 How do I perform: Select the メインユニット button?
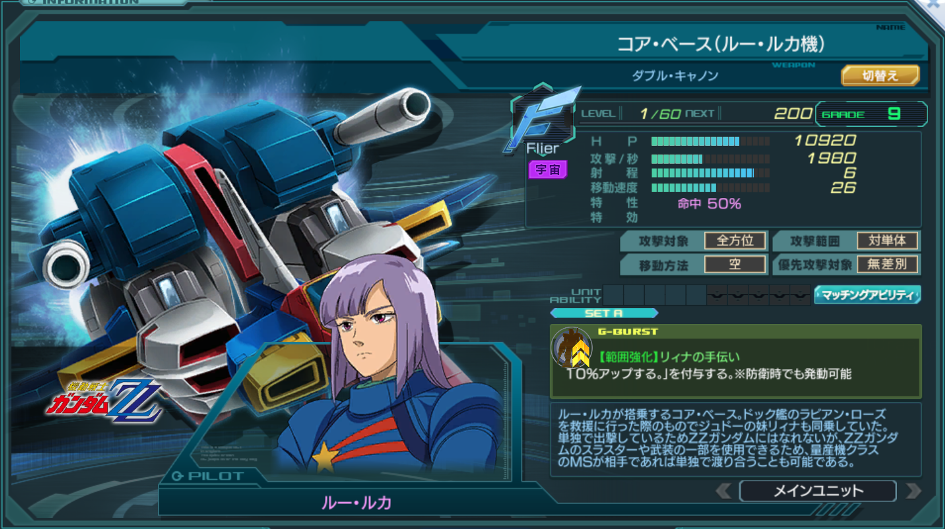click(818, 491)
